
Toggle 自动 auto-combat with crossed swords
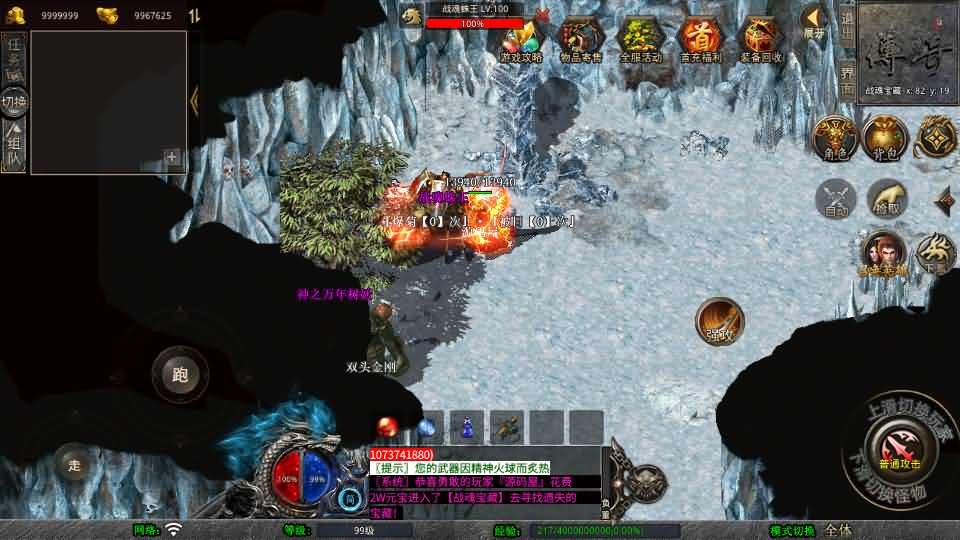(837, 199)
